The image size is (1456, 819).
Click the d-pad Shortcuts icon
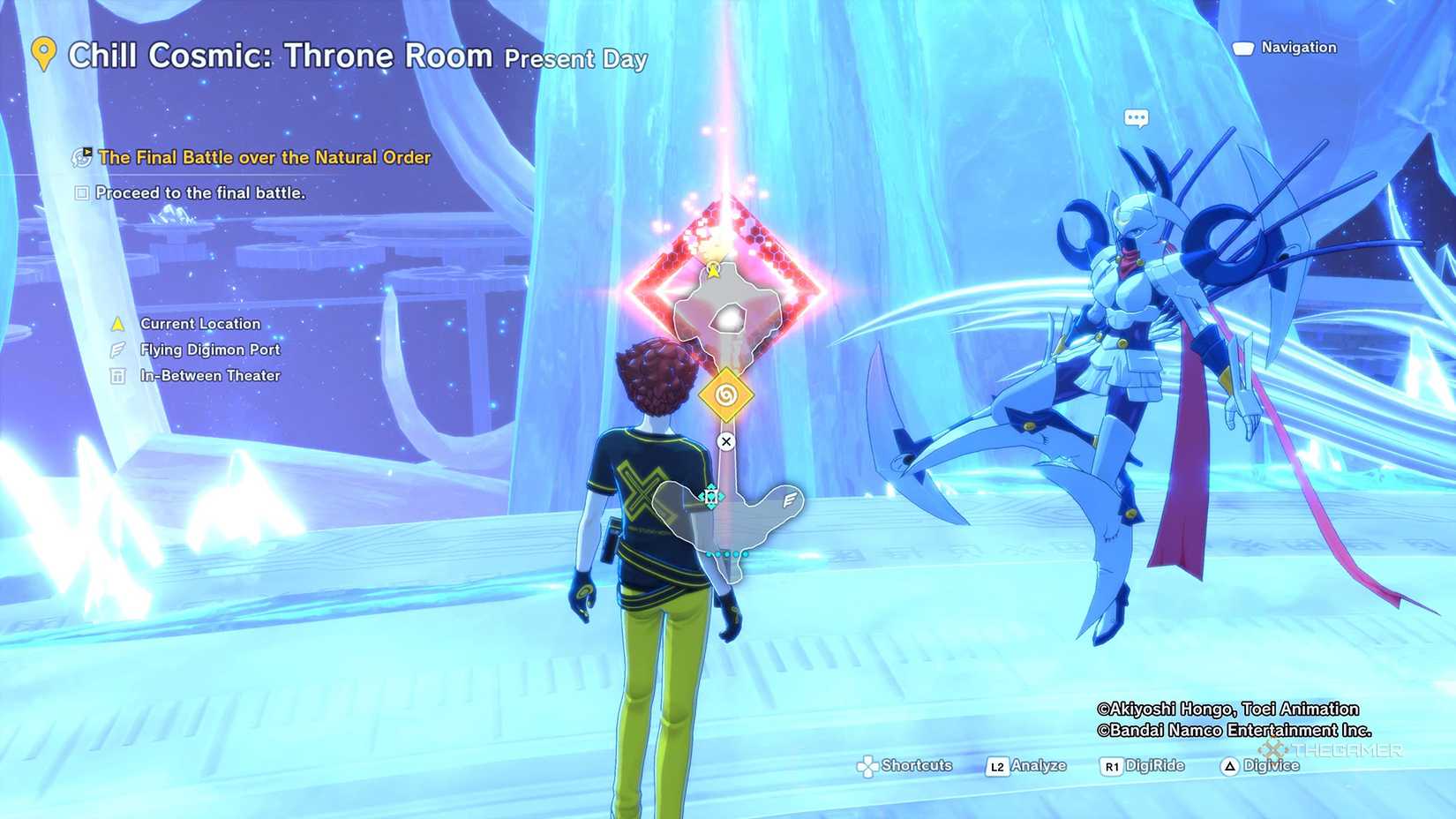click(870, 766)
